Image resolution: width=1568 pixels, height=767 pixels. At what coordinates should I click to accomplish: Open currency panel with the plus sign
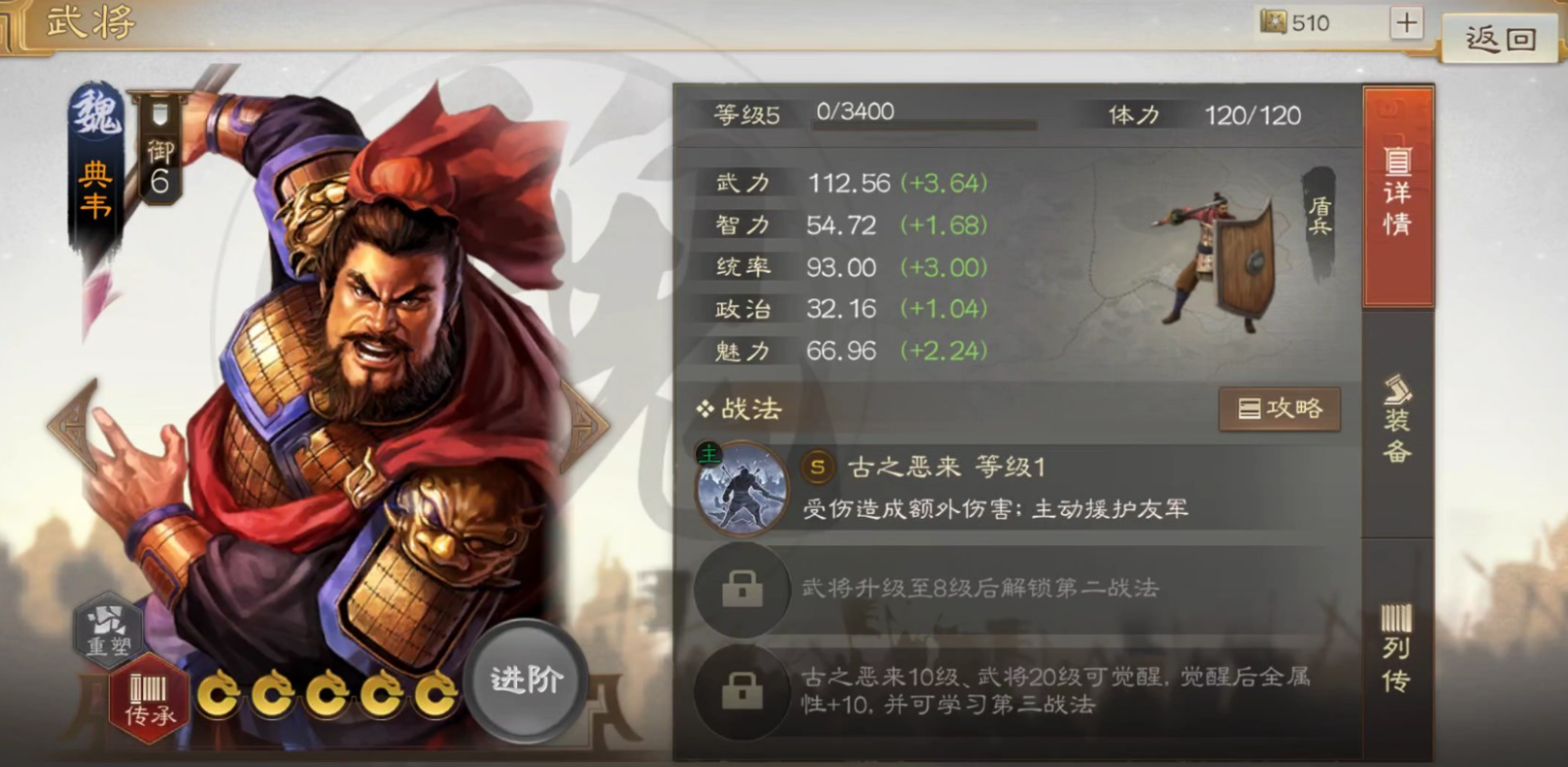1407,22
